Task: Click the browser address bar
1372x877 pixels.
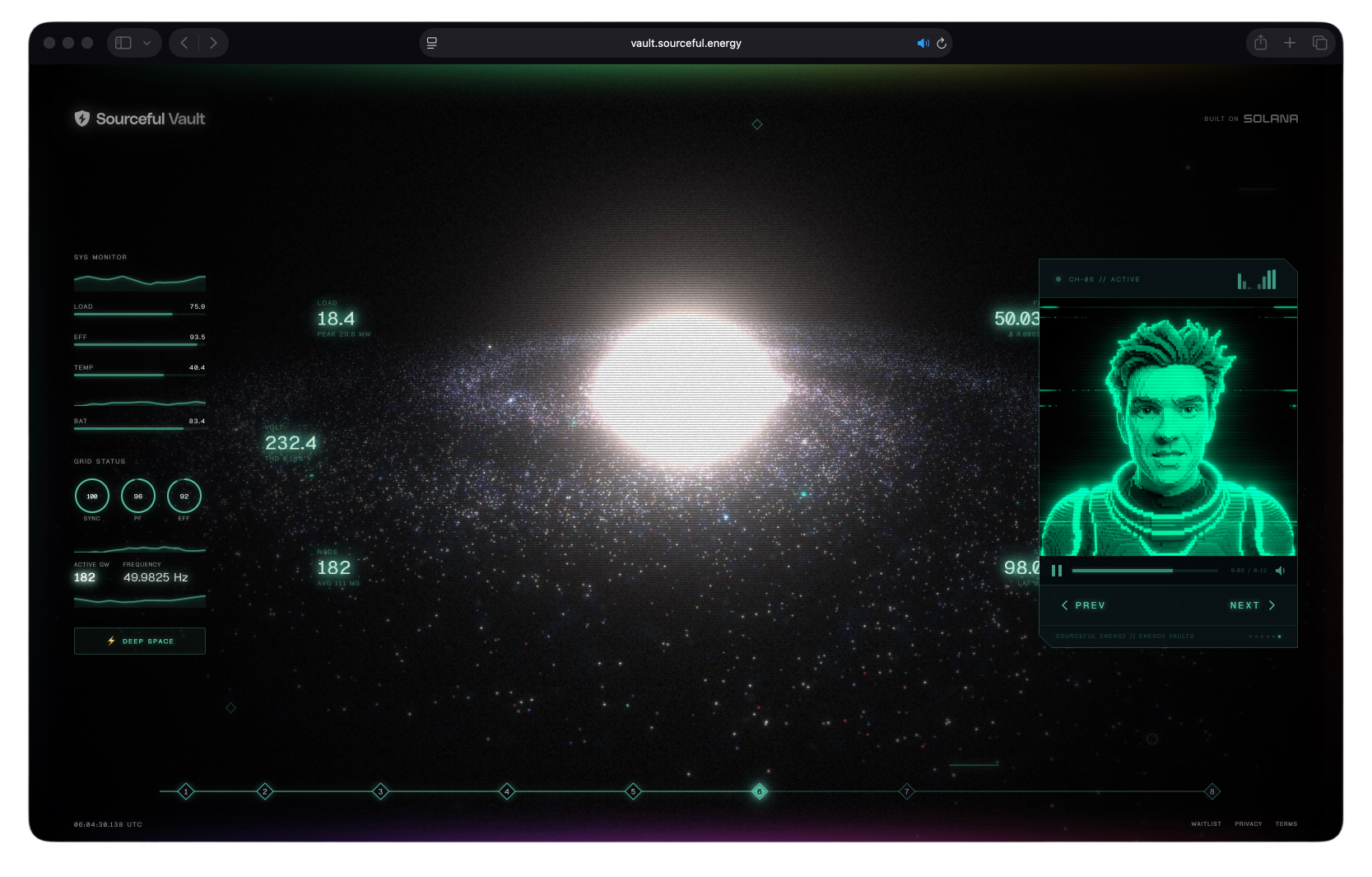Action: pos(686,43)
